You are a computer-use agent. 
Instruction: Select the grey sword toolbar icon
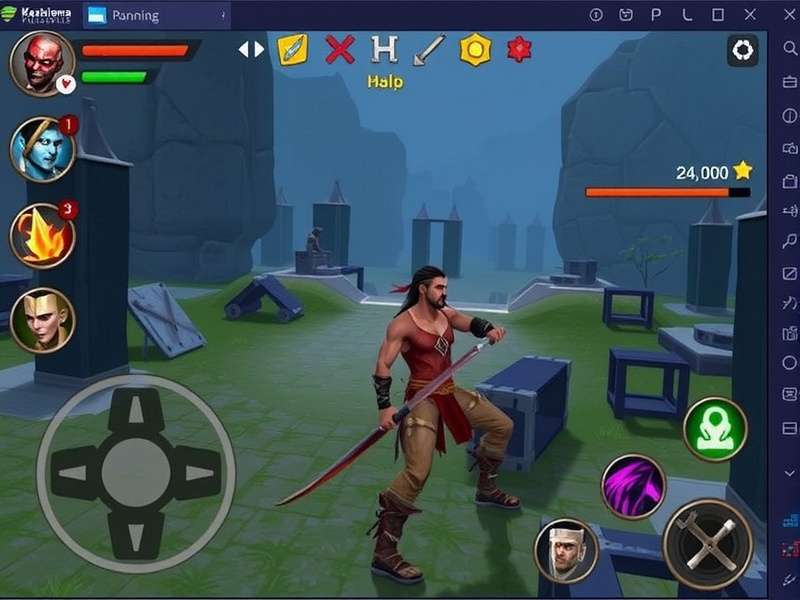click(430, 49)
